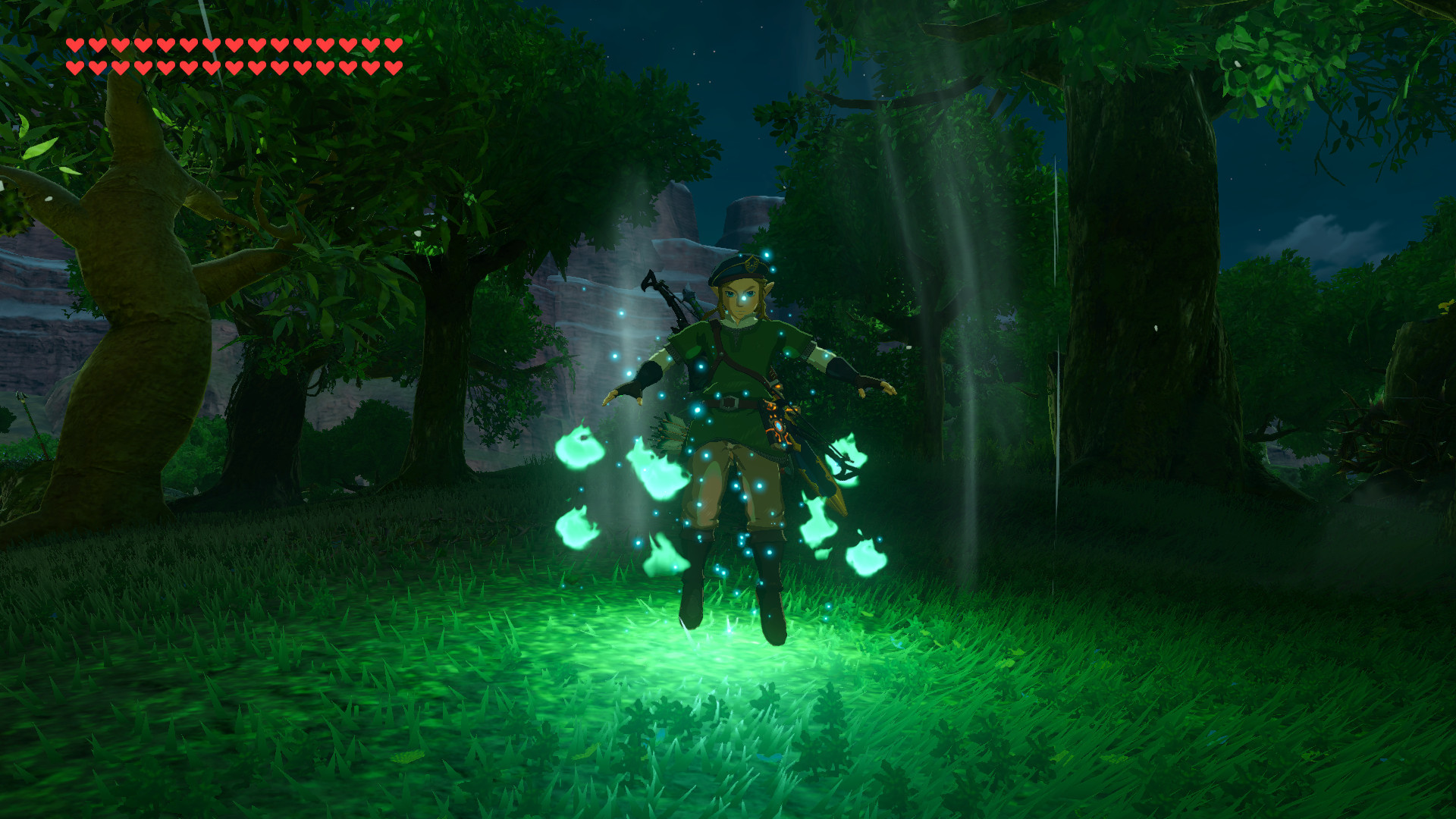Click the leftmost heart in the bottom row

click(76, 68)
